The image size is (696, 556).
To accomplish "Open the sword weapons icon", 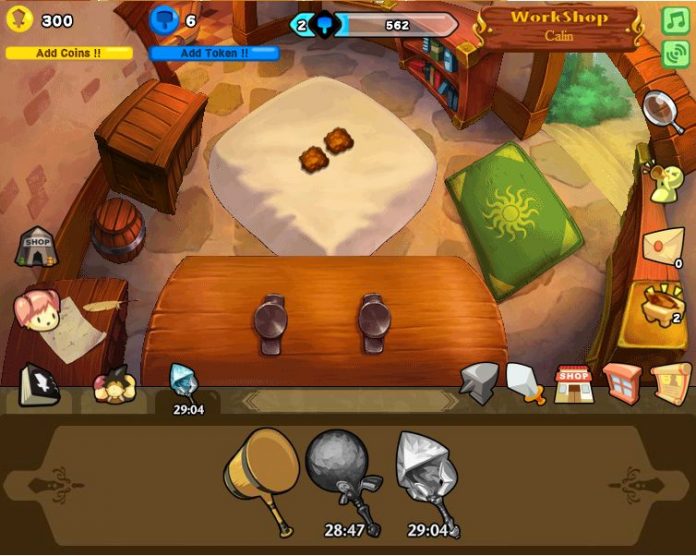I will [x=525, y=383].
